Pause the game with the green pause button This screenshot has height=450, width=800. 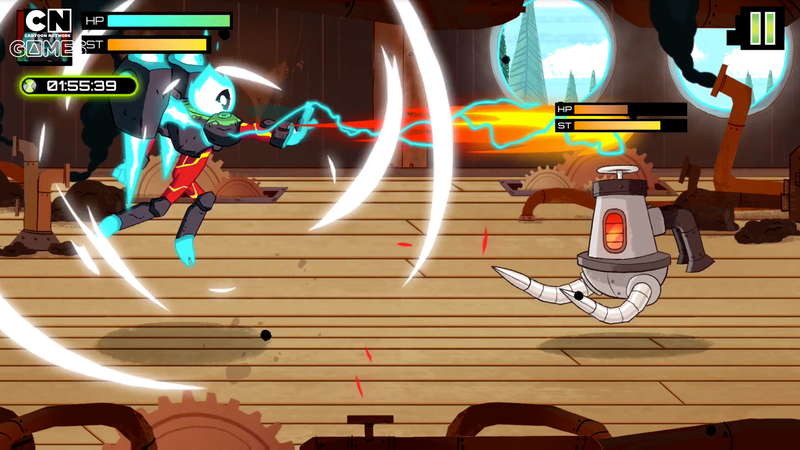point(762,27)
